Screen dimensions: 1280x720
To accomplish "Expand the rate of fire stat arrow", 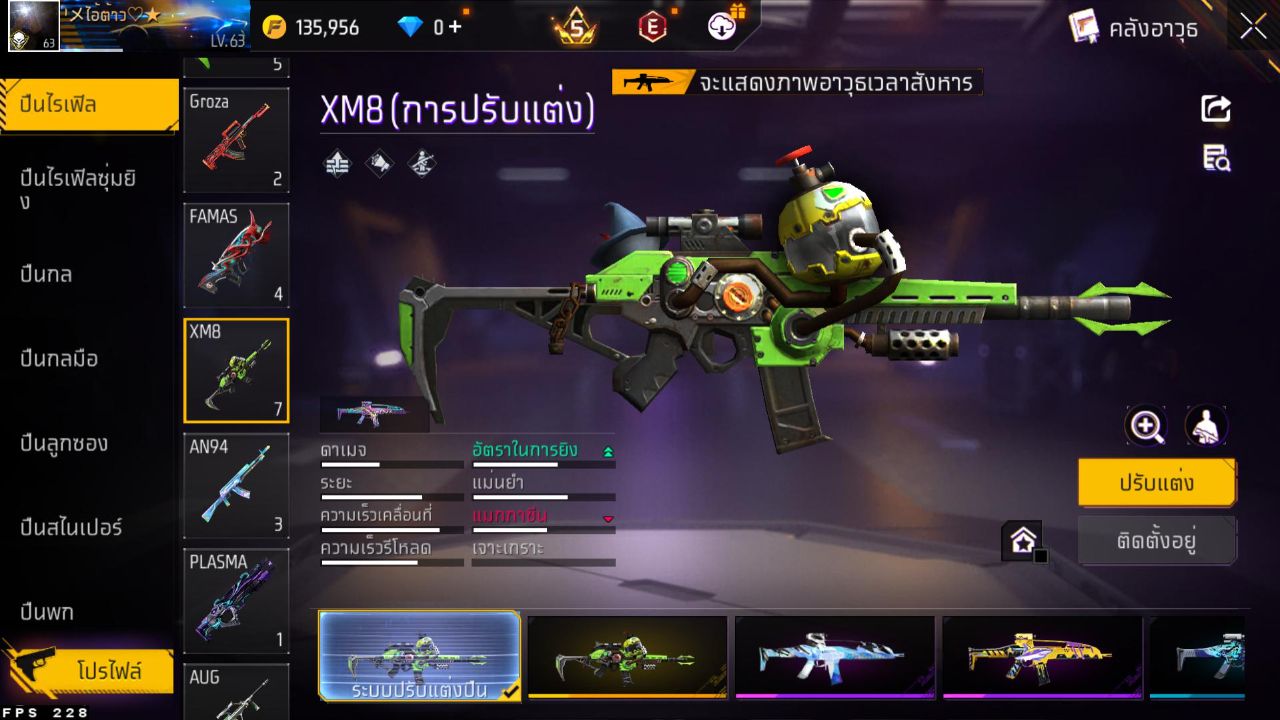I will [608, 450].
